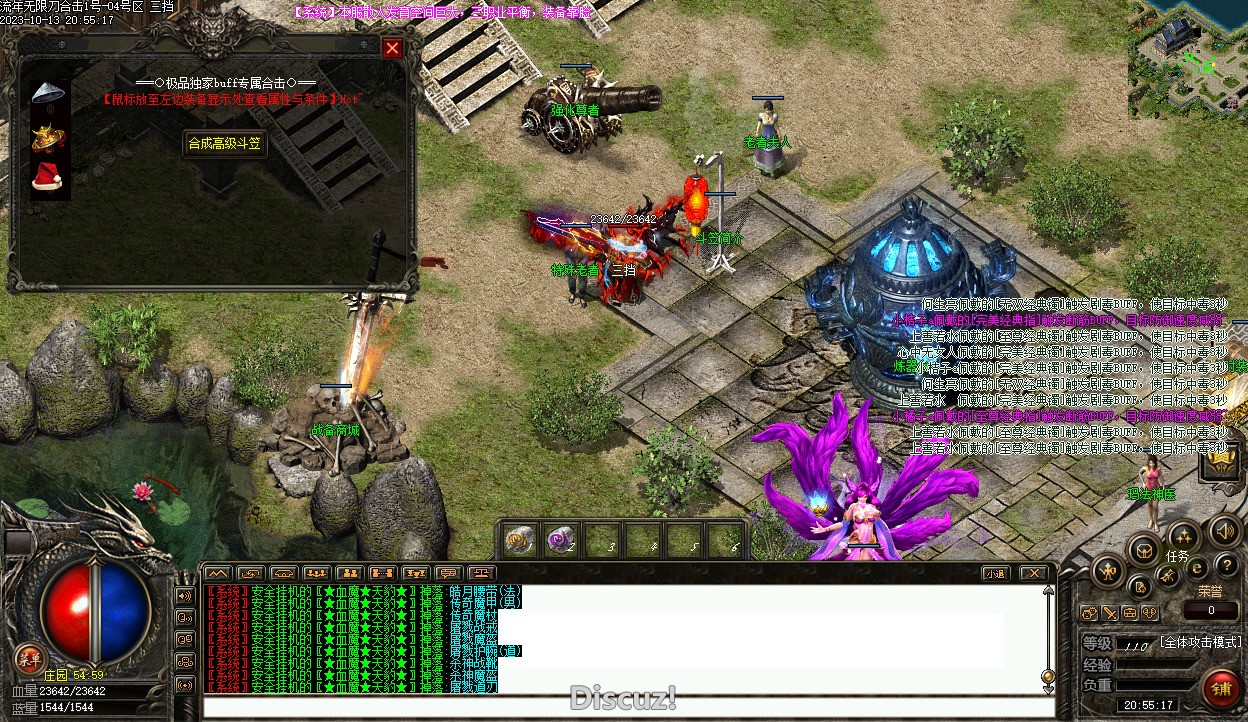Close the chat panel with its X button
This screenshot has height=722, width=1248.
pos(1033,573)
